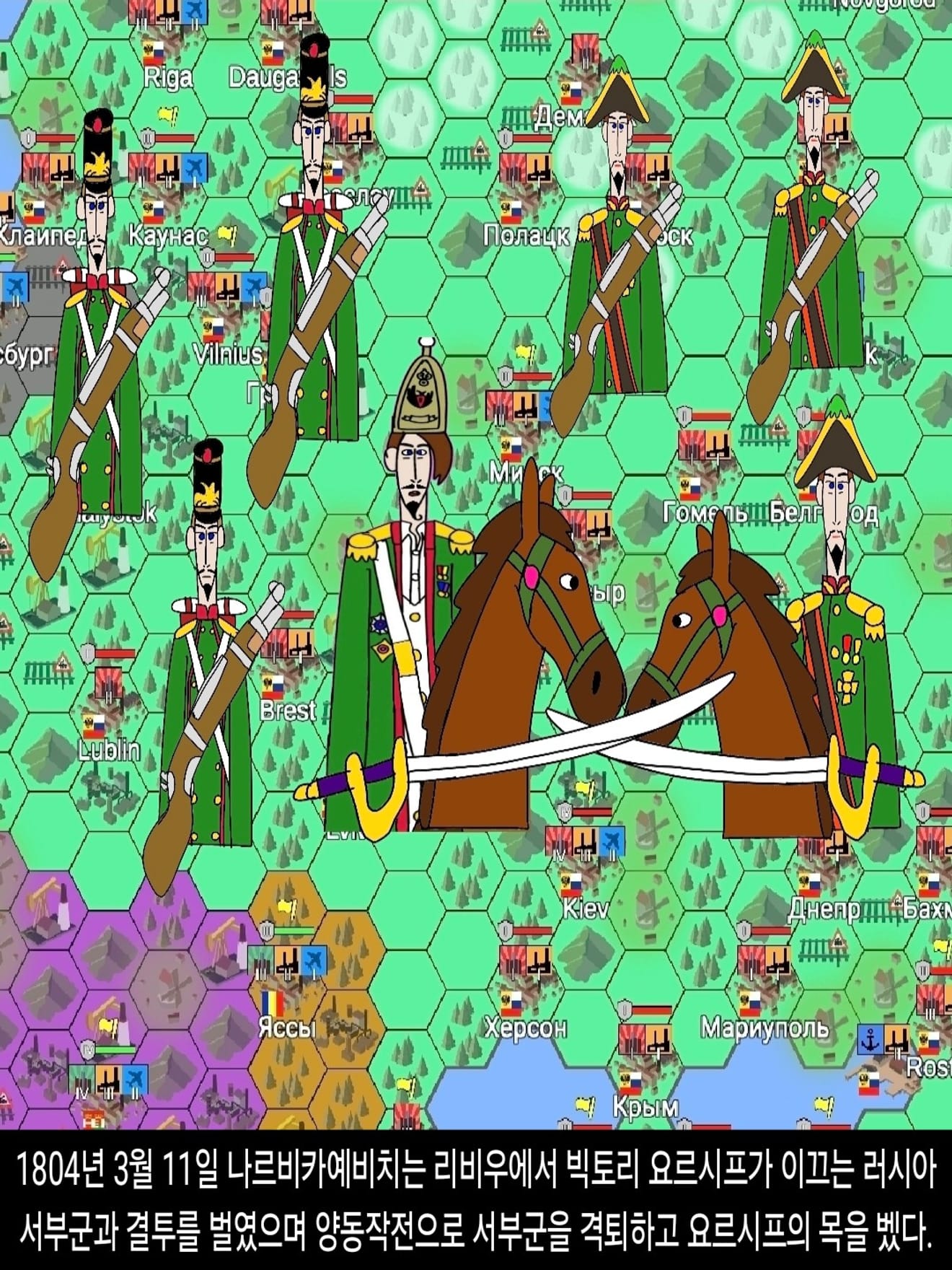The width and height of the screenshot is (952, 1270).
Task: Click the shield emblem above Kaunas
Action: coord(147,139)
